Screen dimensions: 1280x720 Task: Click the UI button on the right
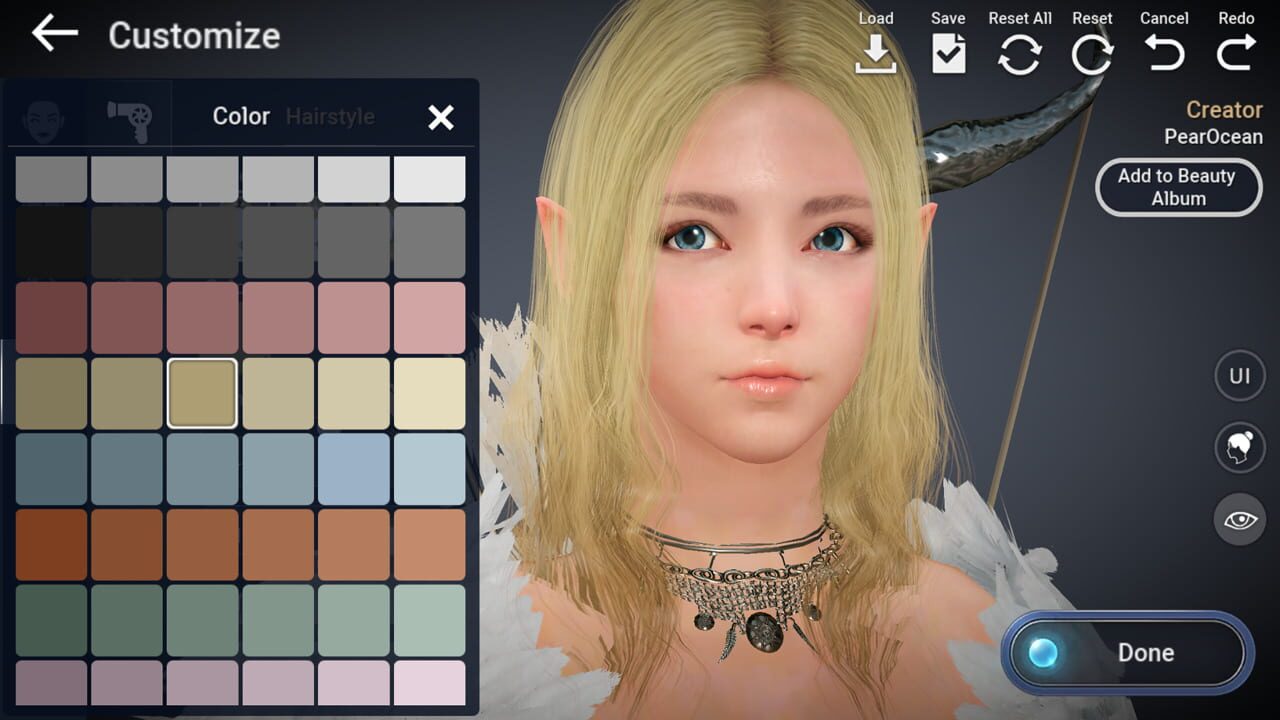[1239, 375]
